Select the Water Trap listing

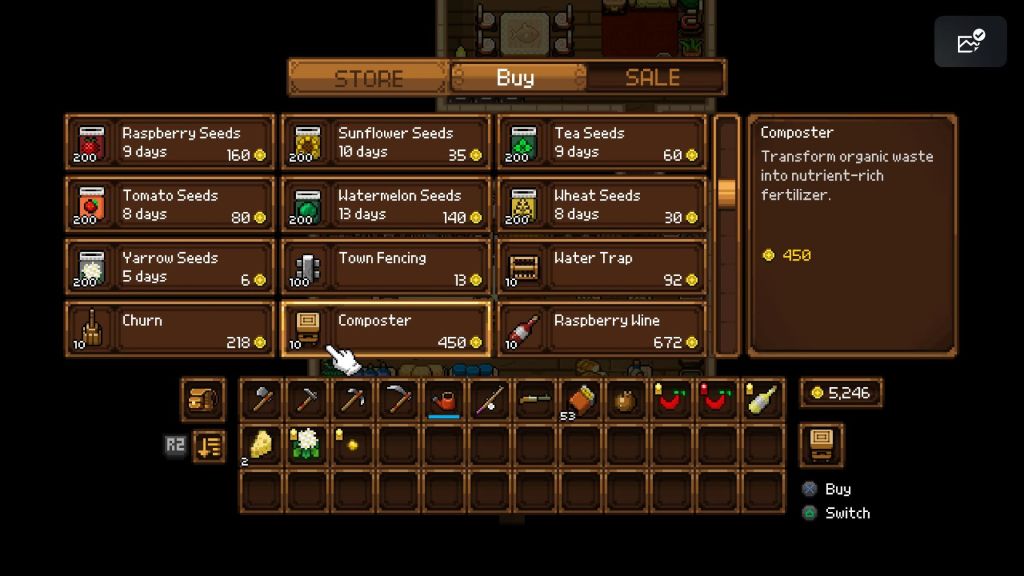point(602,267)
